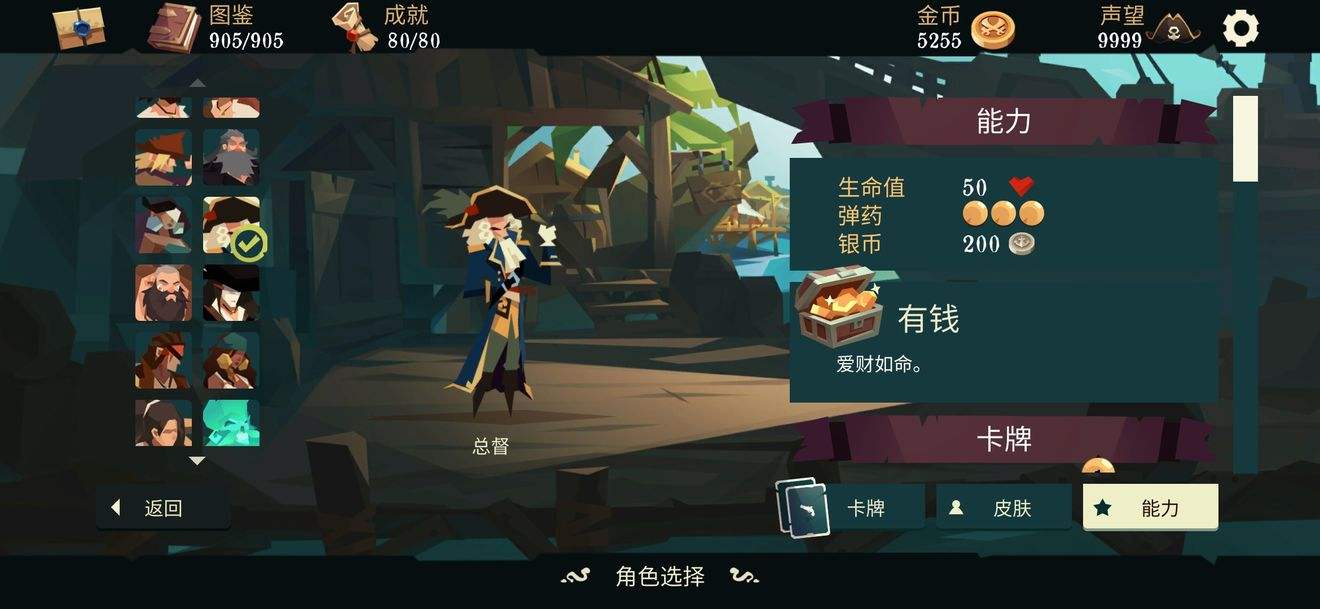This screenshot has height=609, width=1320.
Task: Select the 能力 abilities tab
Action: pyautogui.click(x=1150, y=508)
